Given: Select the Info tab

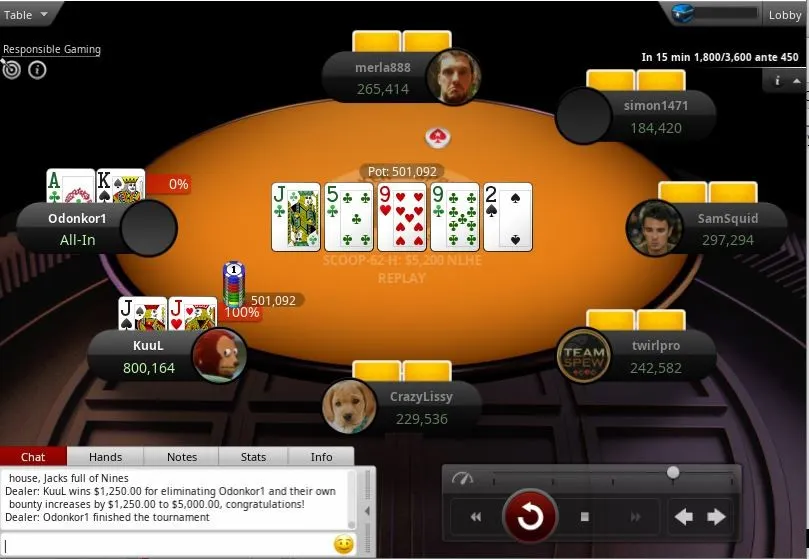Looking at the screenshot, I should (x=321, y=457).
